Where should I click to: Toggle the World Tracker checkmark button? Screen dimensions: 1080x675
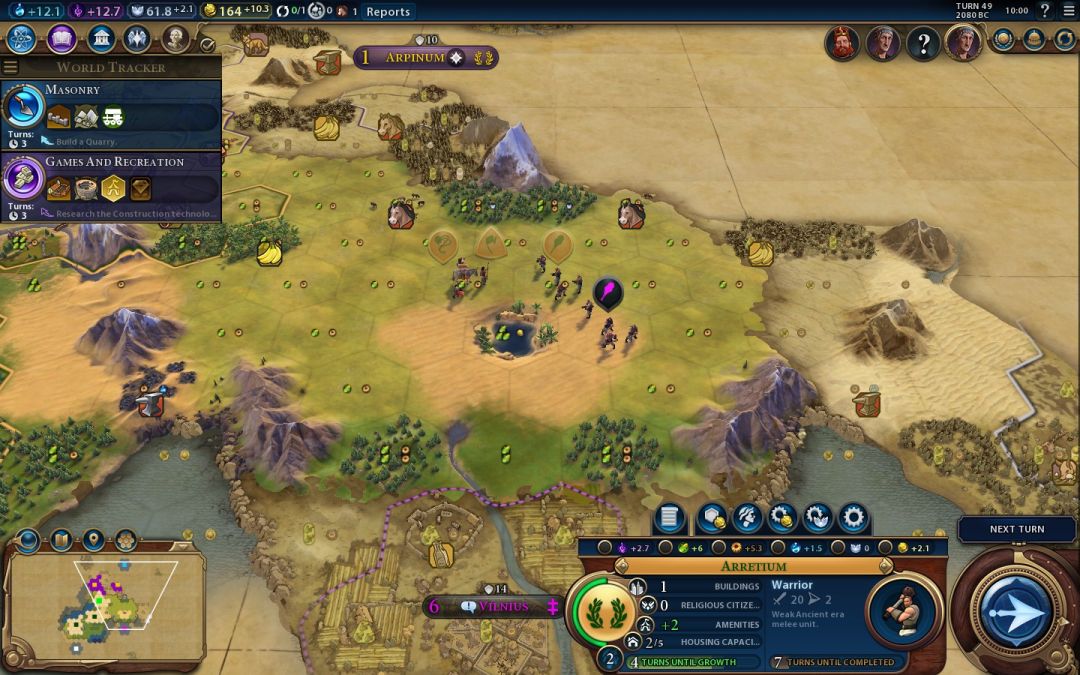207,44
